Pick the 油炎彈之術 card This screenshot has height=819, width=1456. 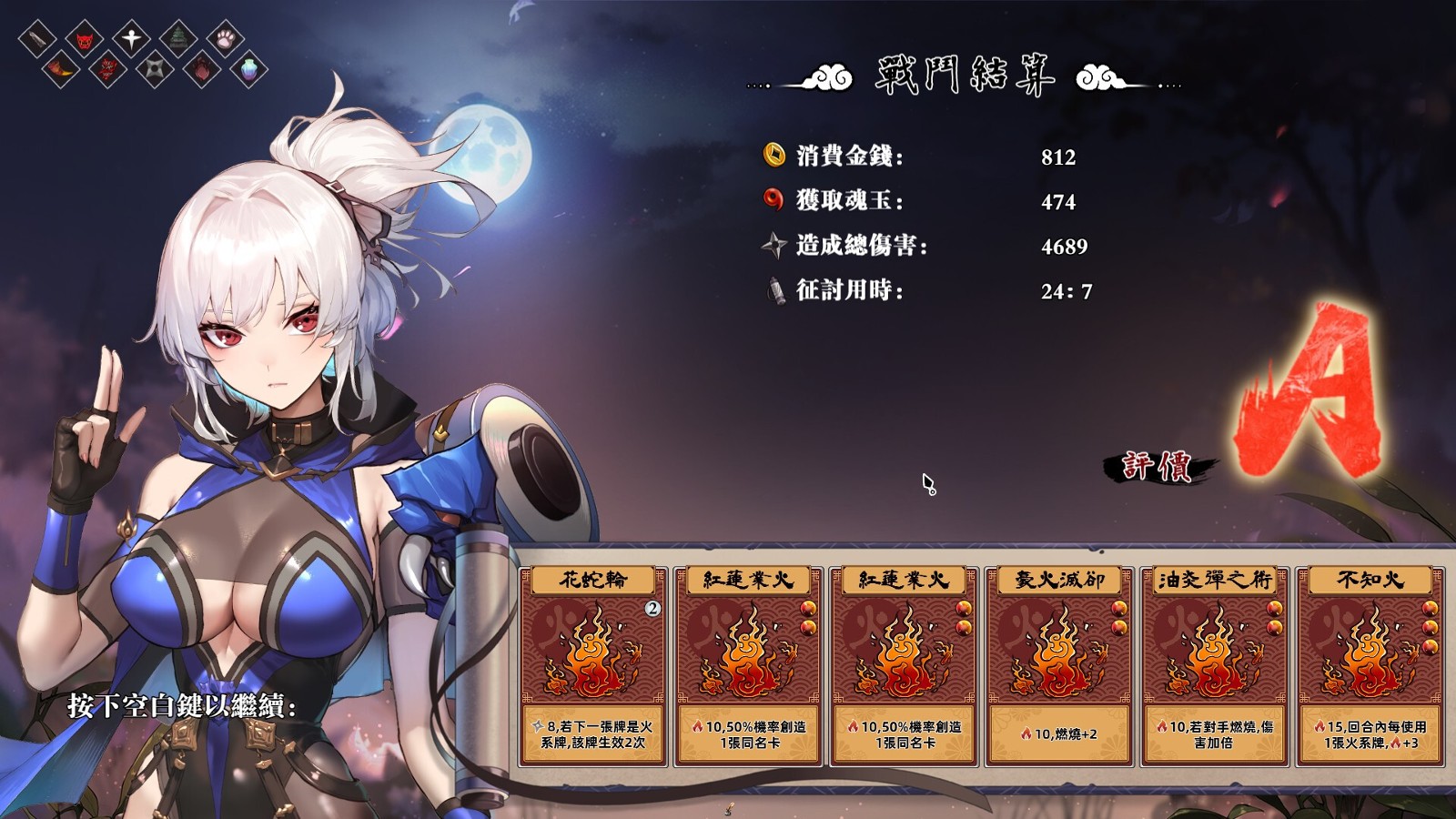click(1215, 665)
